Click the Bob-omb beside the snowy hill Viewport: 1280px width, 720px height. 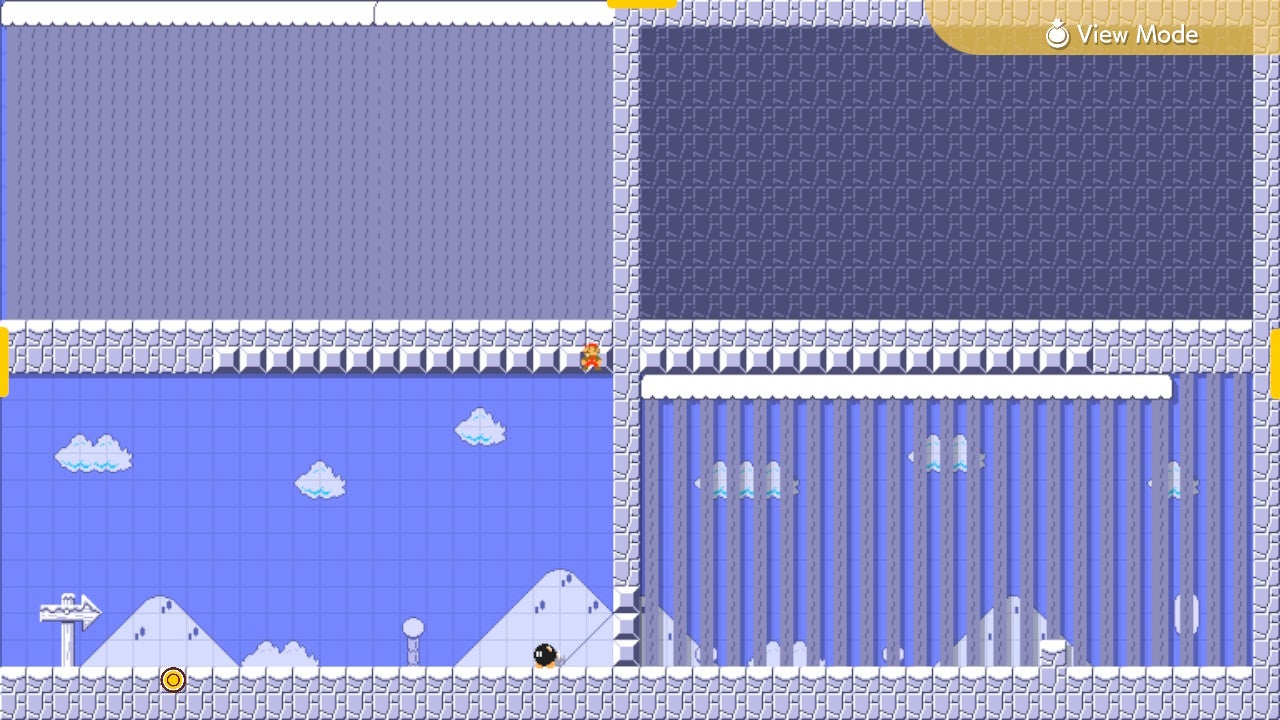(x=545, y=652)
